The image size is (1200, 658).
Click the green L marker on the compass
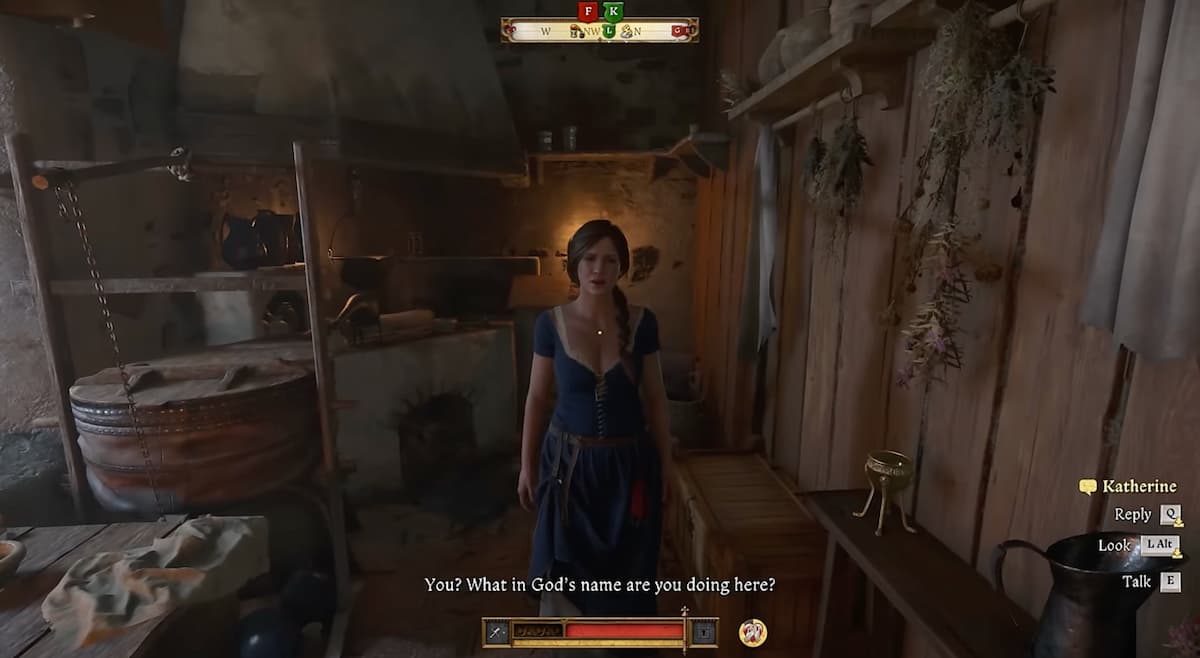(x=608, y=30)
